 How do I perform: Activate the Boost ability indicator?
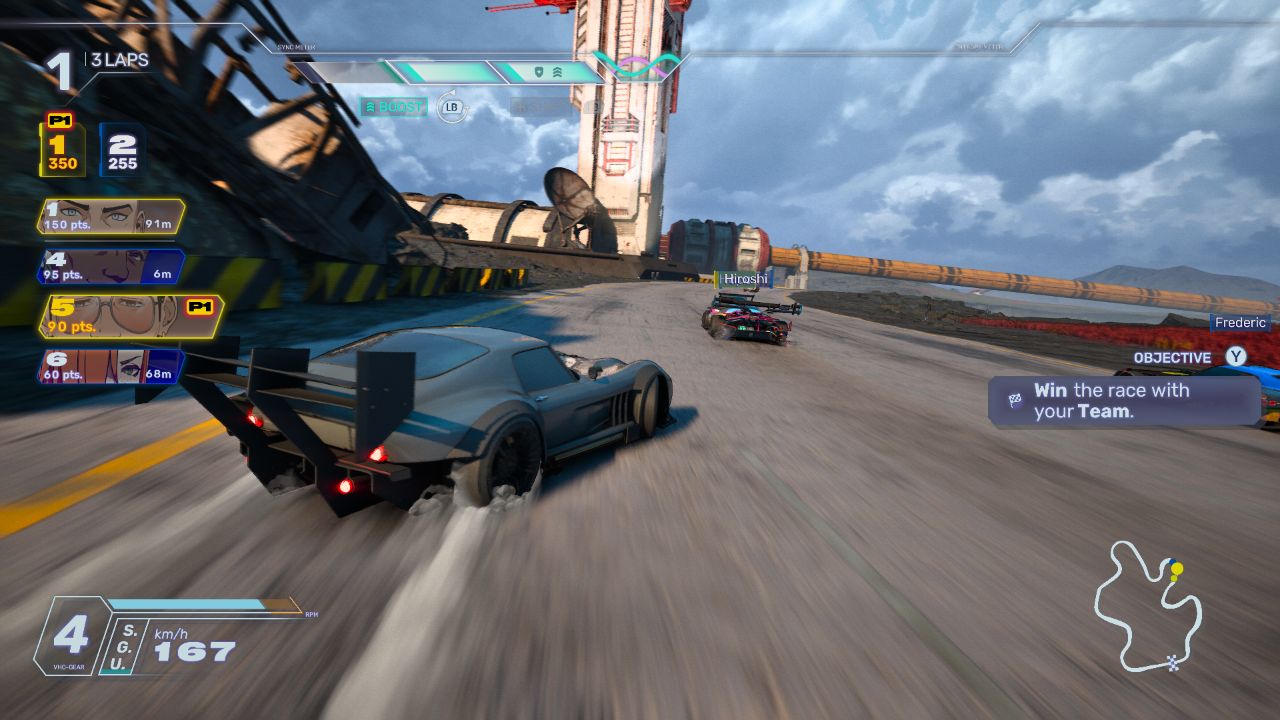[x=394, y=107]
